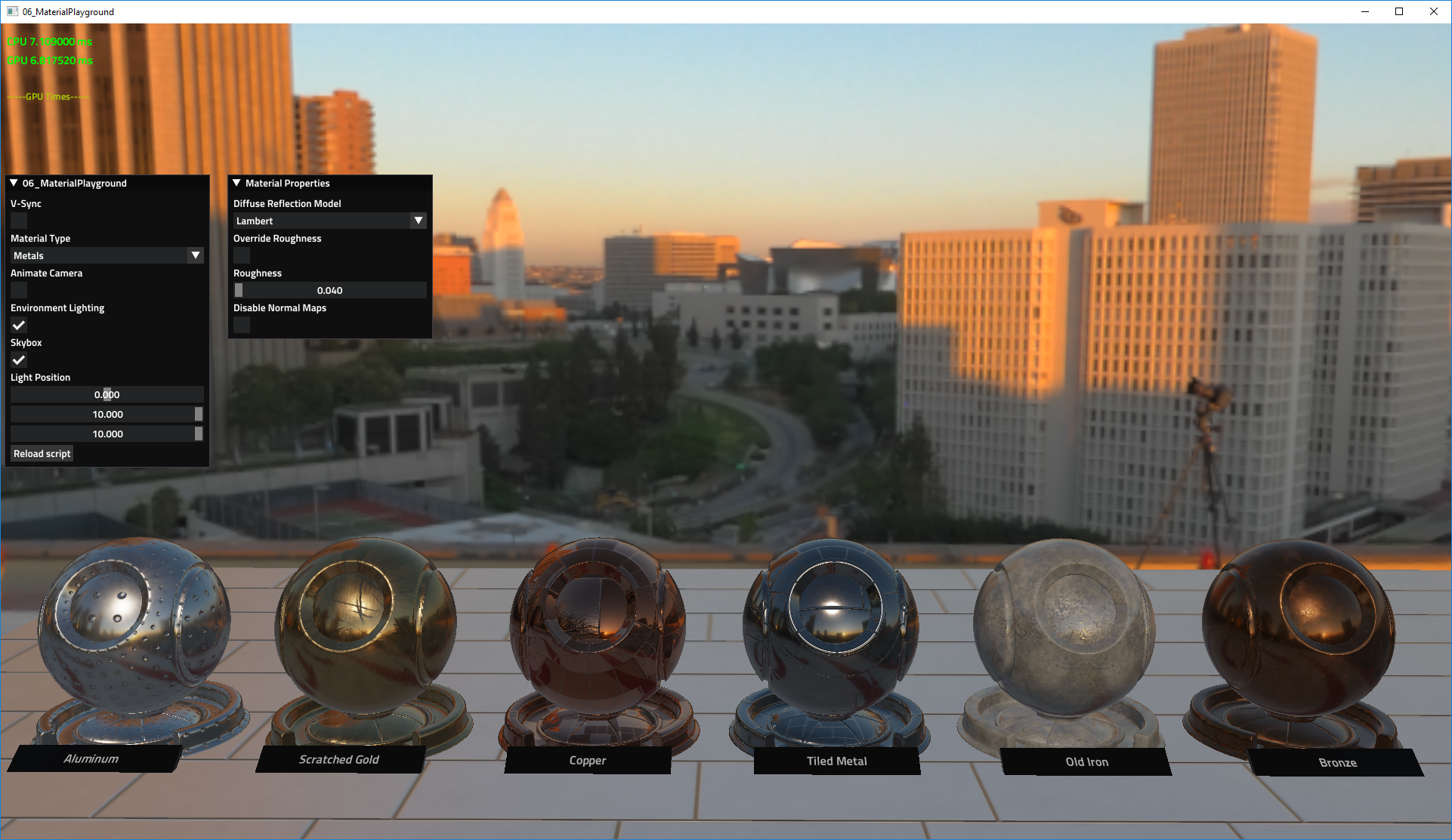
Task: Enable Disable Normal Maps option
Action: 241,325
